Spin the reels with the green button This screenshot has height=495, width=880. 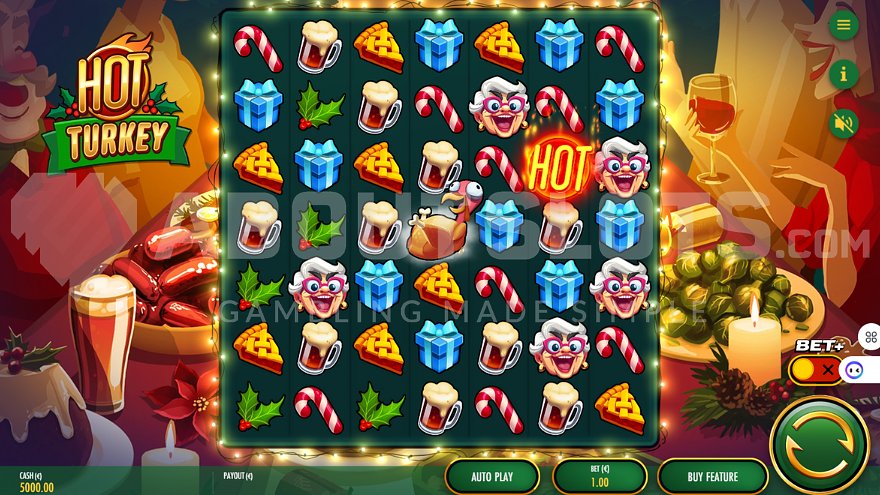819,444
